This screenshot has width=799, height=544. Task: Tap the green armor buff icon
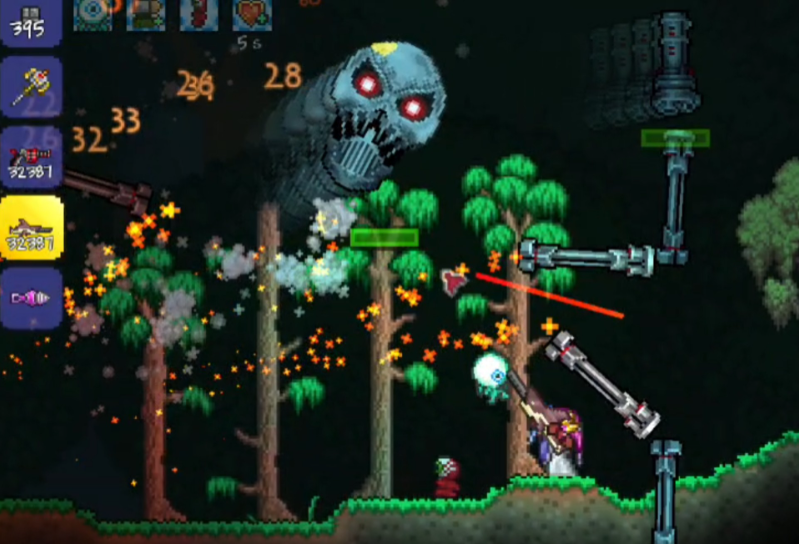(x=146, y=12)
